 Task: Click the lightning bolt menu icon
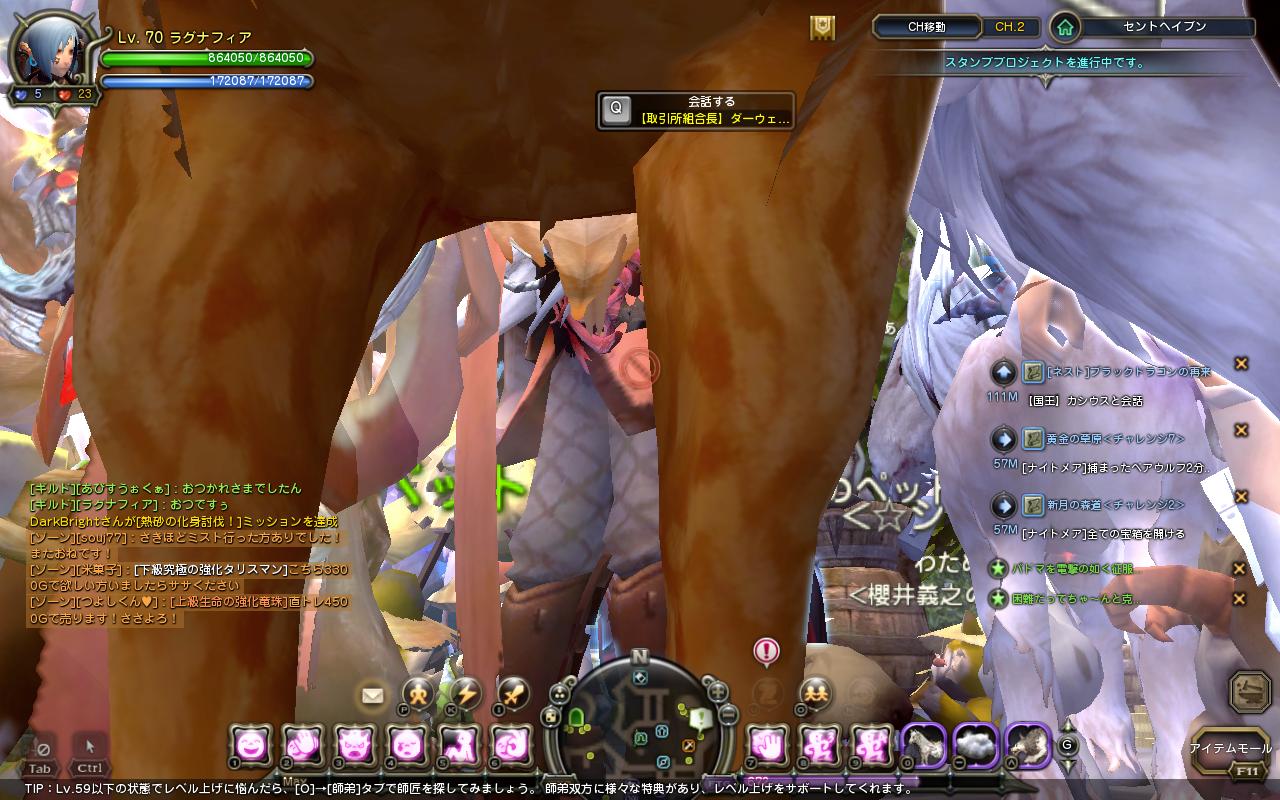point(466,692)
